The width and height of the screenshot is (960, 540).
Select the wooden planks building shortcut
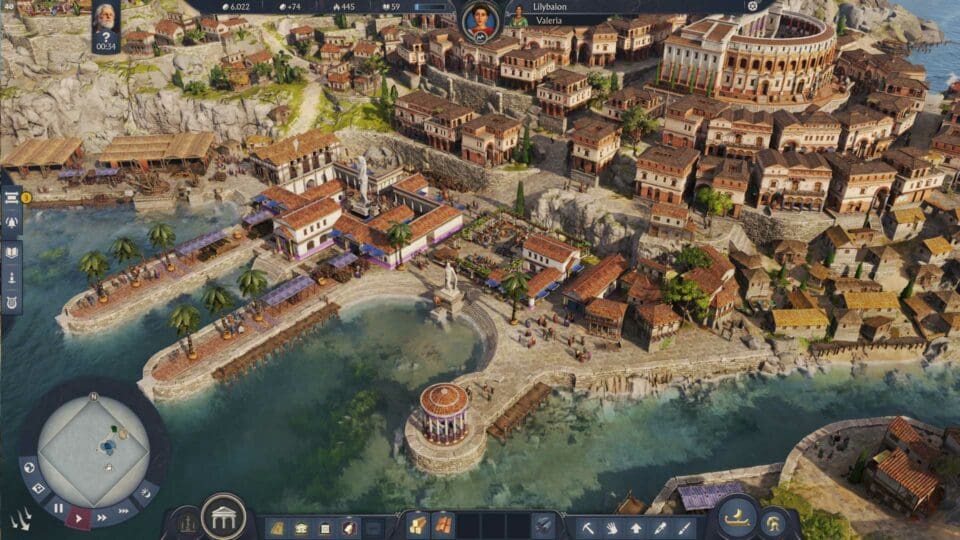pyautogui.click(x=417, y=525)
